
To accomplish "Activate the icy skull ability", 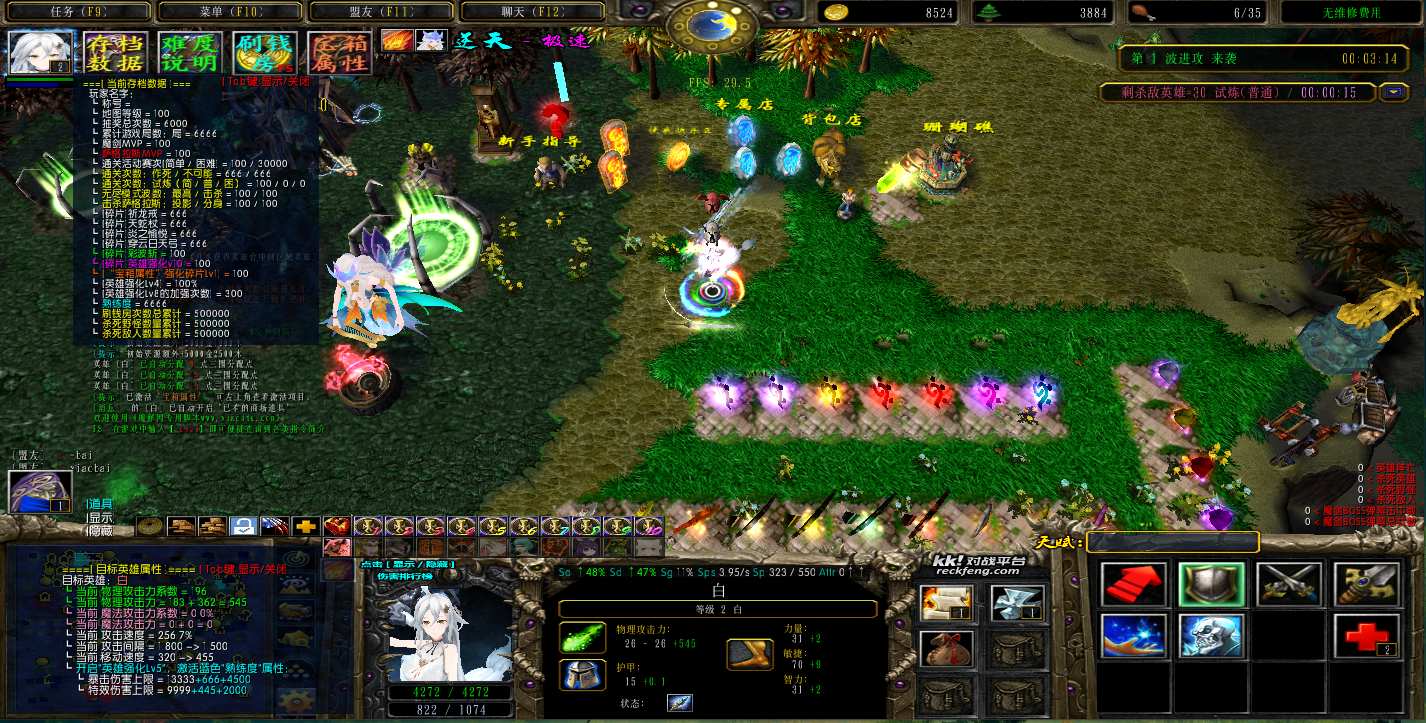I will [1211, 636].
